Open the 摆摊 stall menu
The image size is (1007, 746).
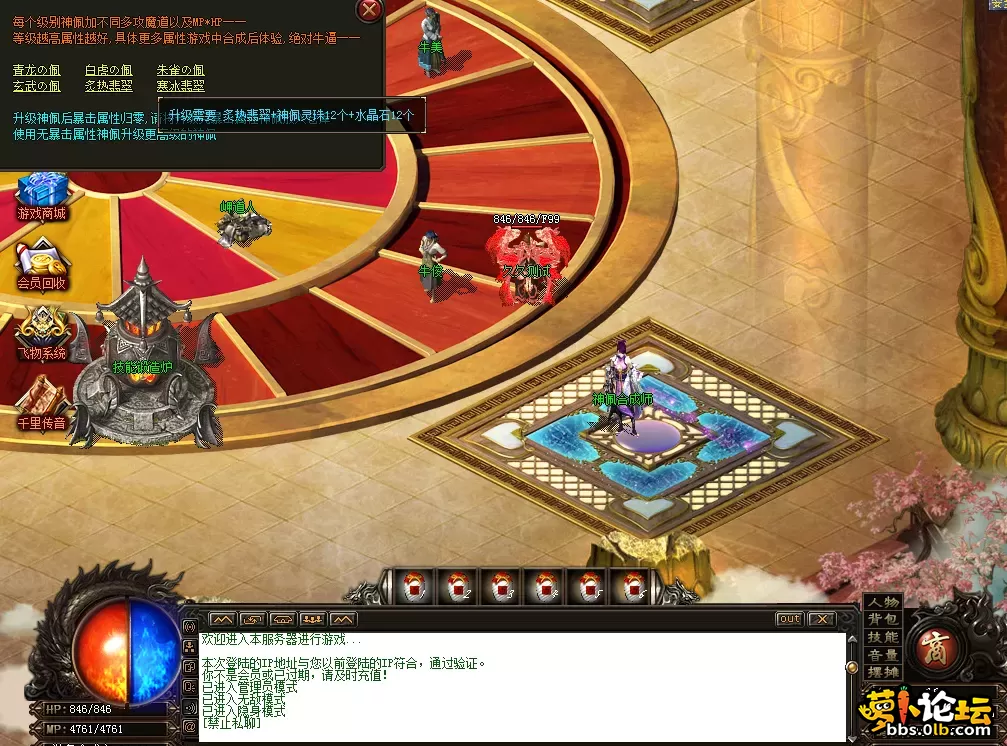click(x=883, y=672)
